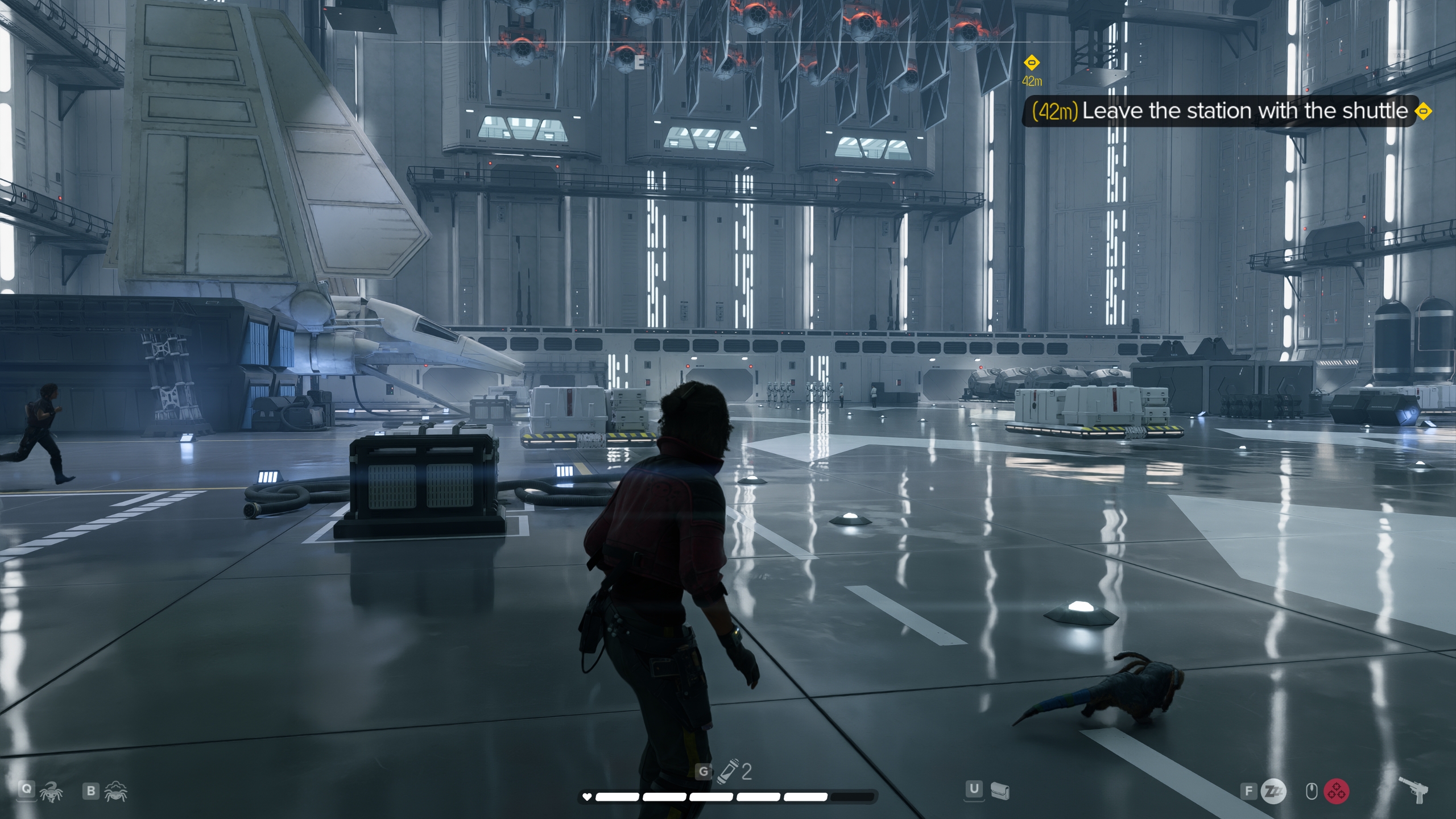Trigger the red Adrenaline Rush targeting icon
Image resolution: width=1456 pixels, height=819 pixels.
pyautogui.click(x=1337, y=791)
